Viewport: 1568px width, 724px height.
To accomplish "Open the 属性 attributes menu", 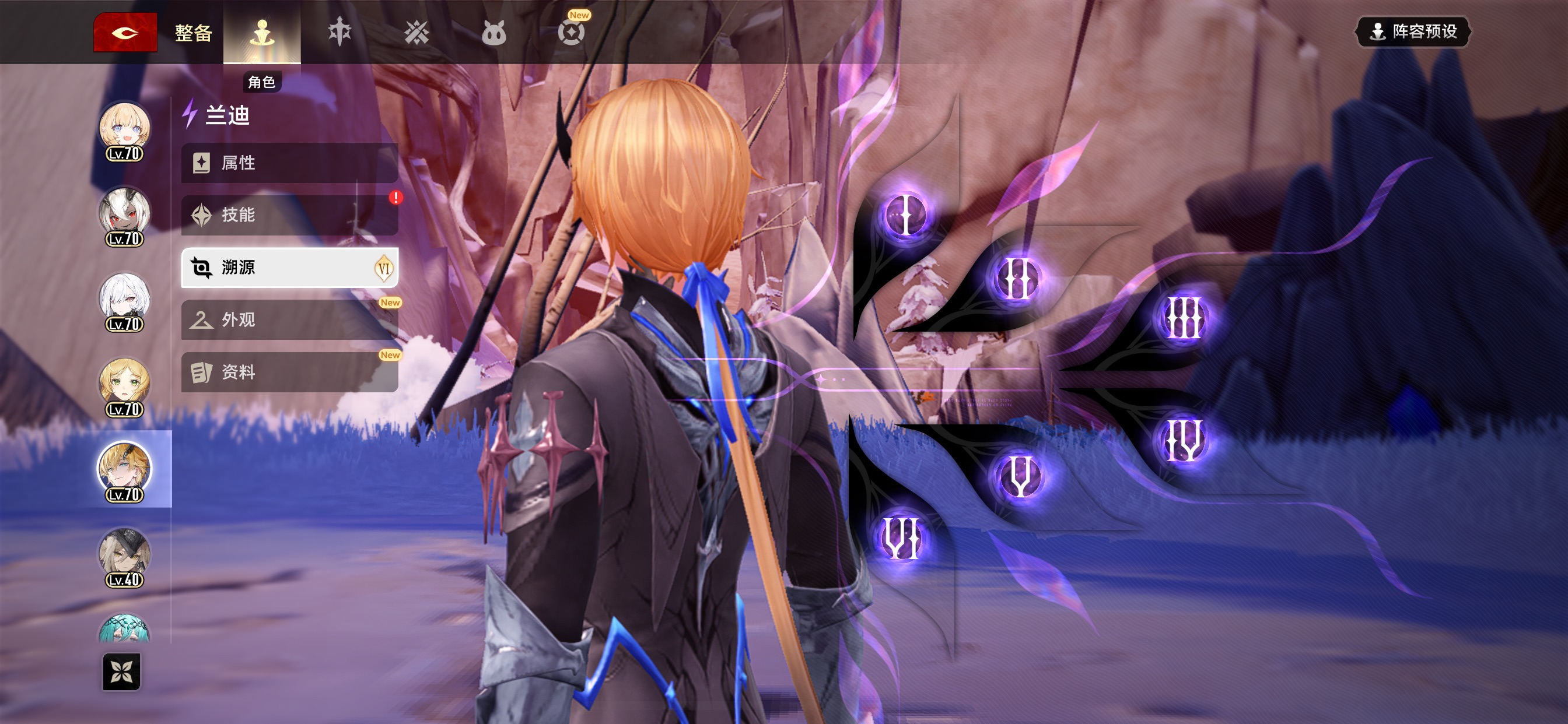I will [290, 163].
